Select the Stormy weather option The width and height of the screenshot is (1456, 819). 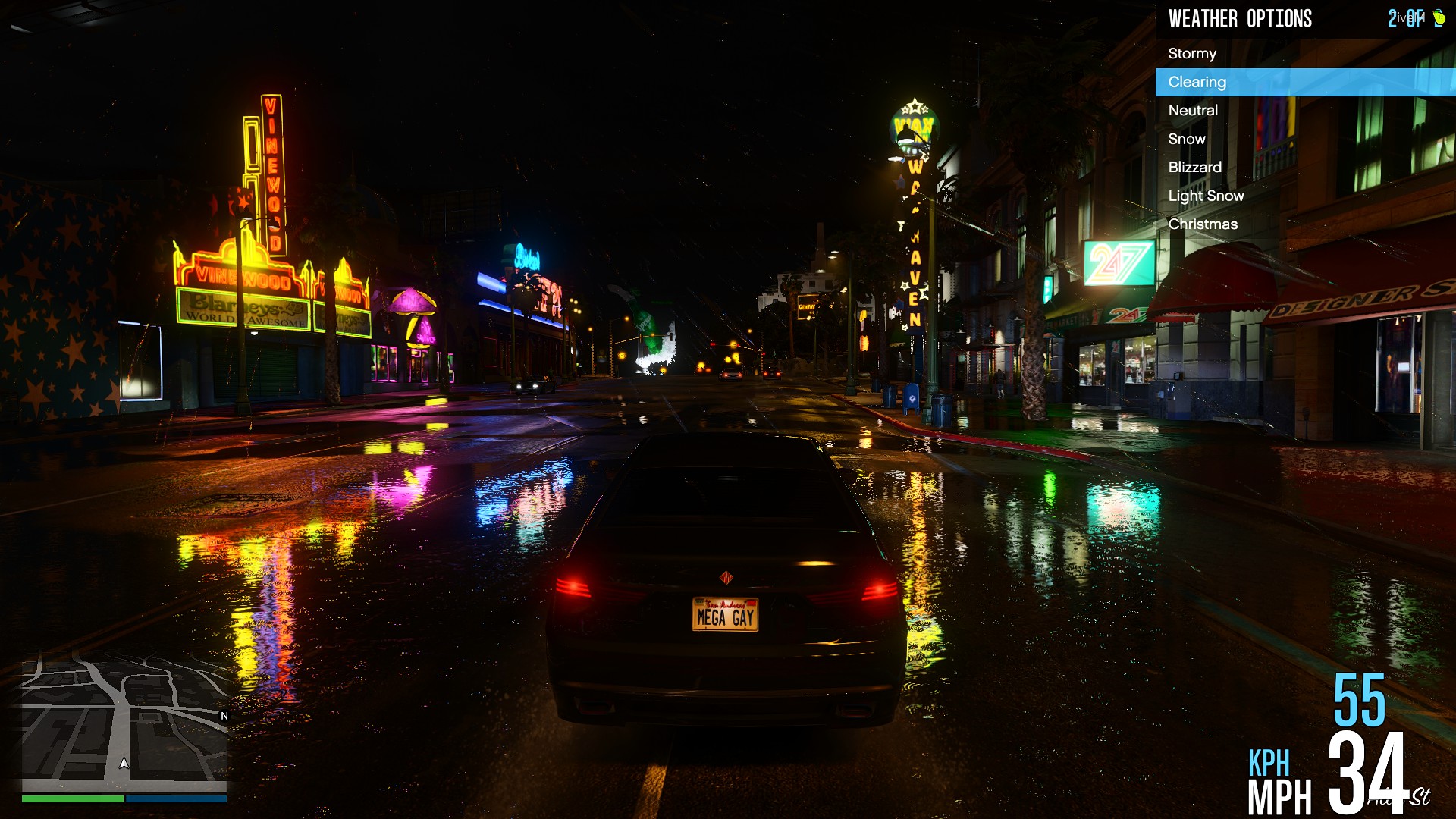(1192, 54)
